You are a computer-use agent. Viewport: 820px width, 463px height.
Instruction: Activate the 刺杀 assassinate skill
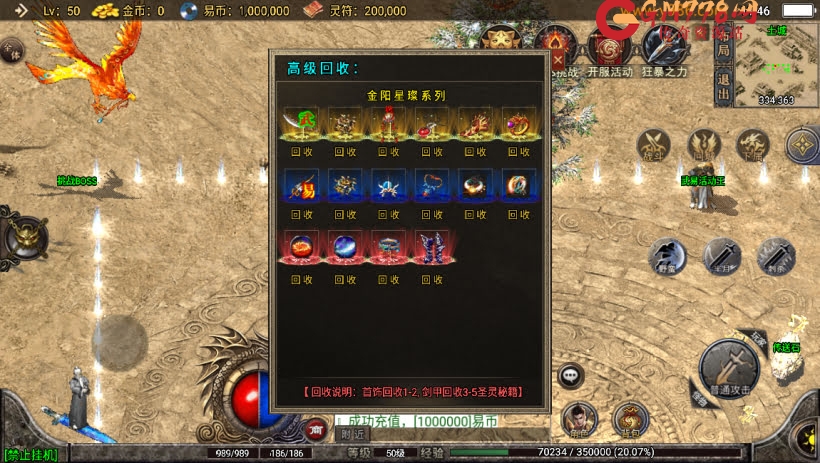(x=775, y=256)
